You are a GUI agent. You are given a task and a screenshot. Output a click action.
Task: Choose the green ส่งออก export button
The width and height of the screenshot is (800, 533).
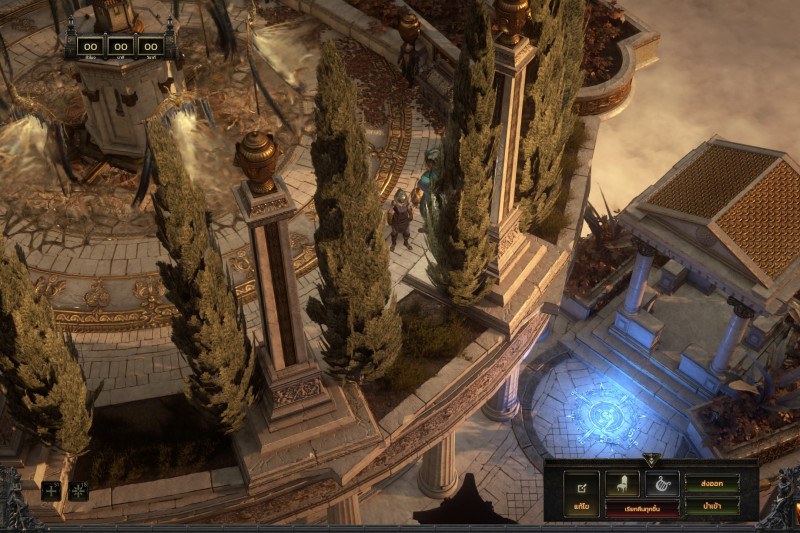712,483
